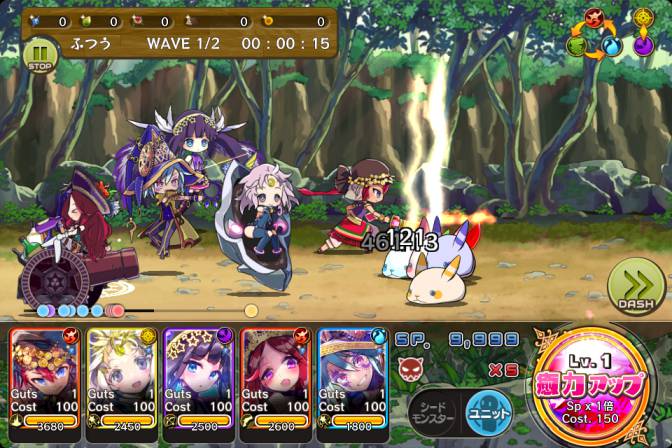The image size is (672, 448).
Task: Activate the green DASH button
Action: [x=636, y=287]
